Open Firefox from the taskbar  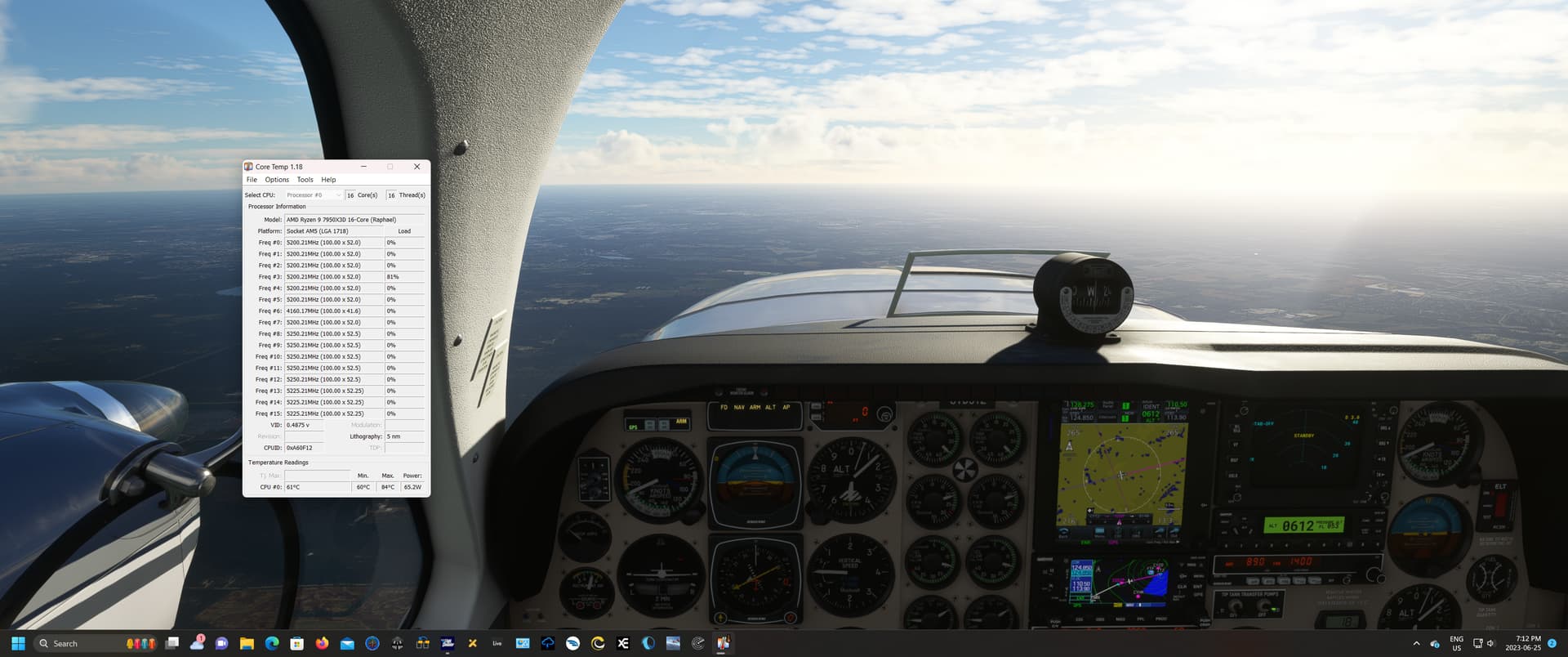pos(322,643)
